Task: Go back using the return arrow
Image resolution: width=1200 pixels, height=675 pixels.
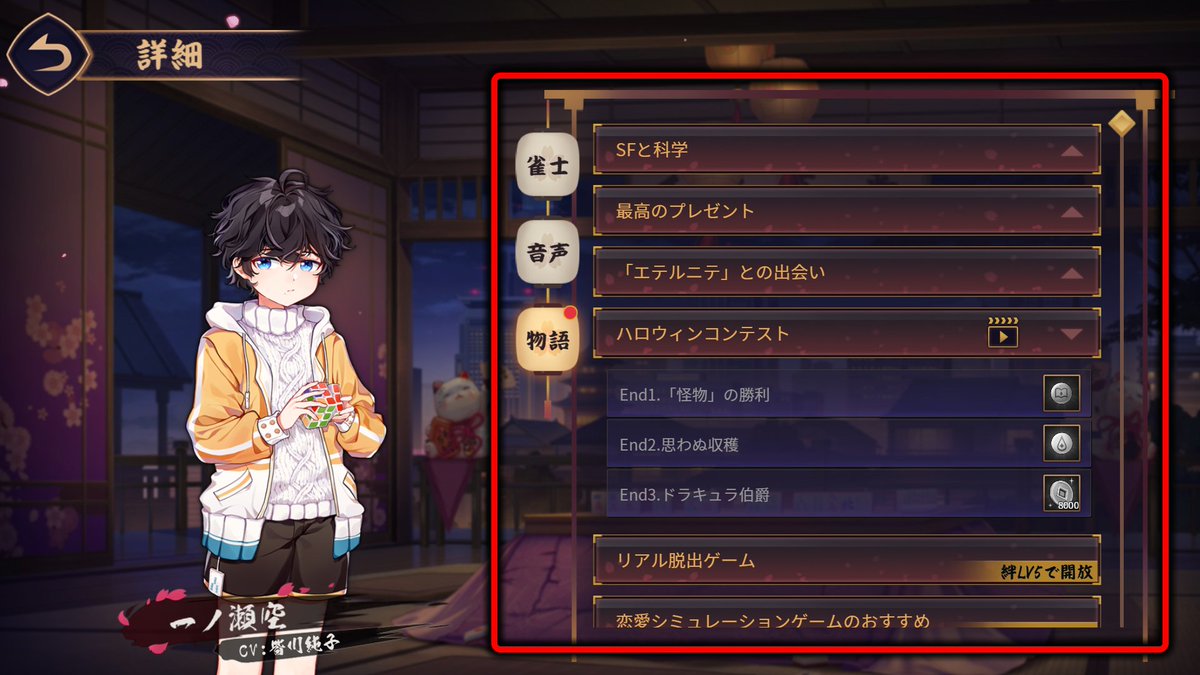Action: pos(45,55)
